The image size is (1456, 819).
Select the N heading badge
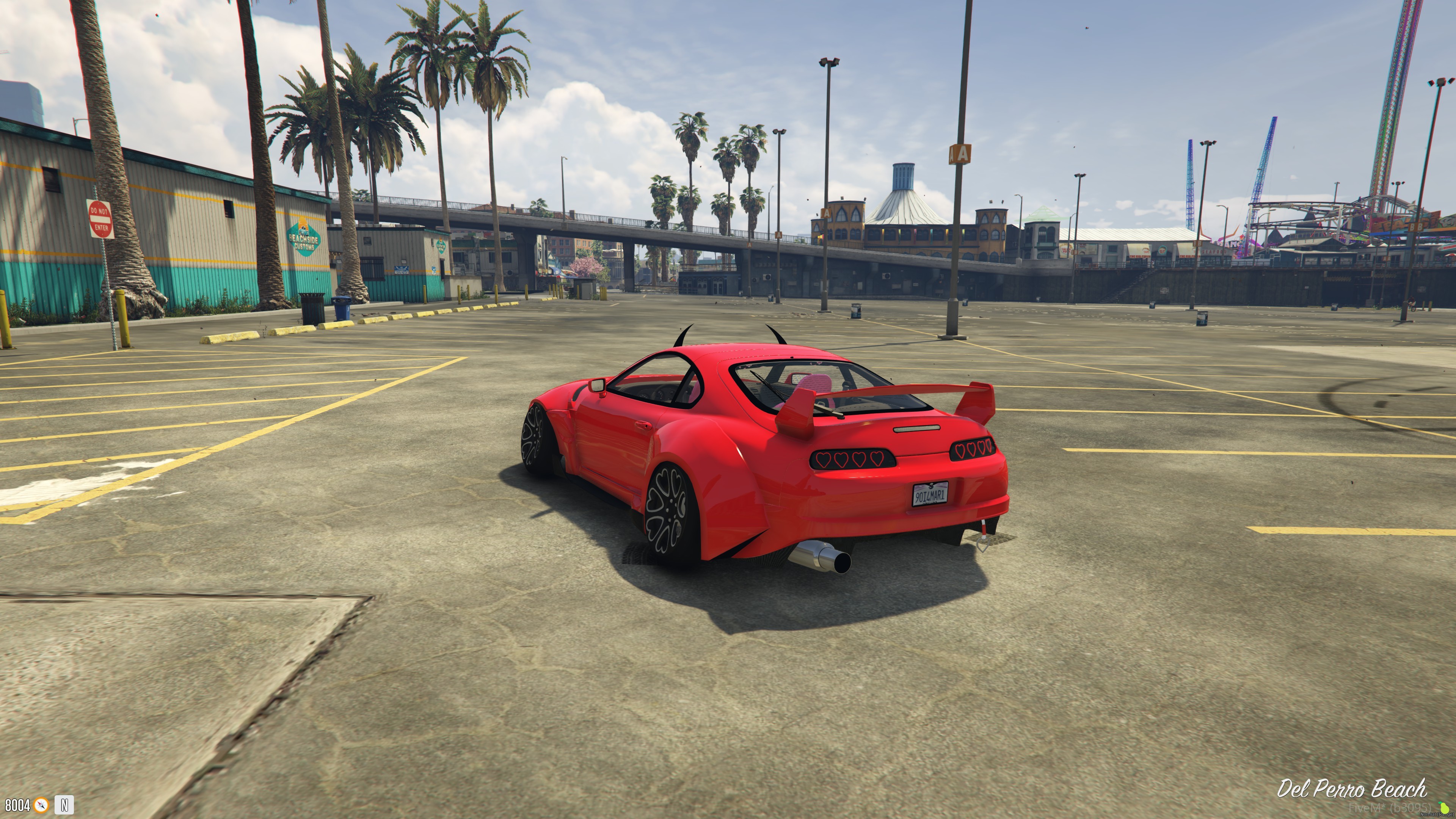click(64, 805)
